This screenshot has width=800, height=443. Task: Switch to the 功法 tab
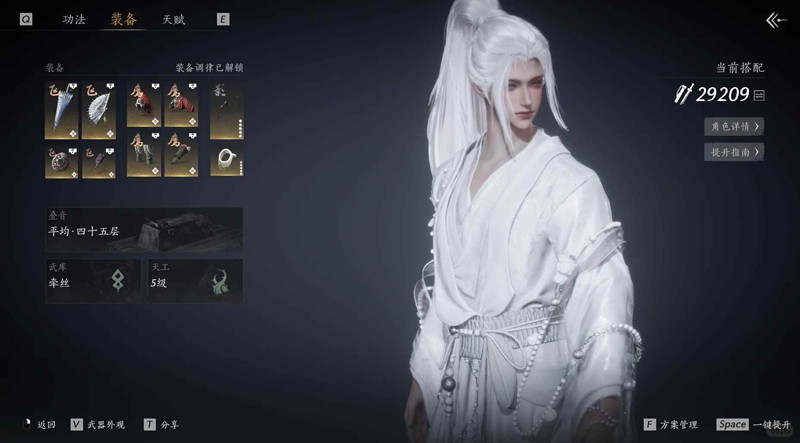[x=74, y=19]
